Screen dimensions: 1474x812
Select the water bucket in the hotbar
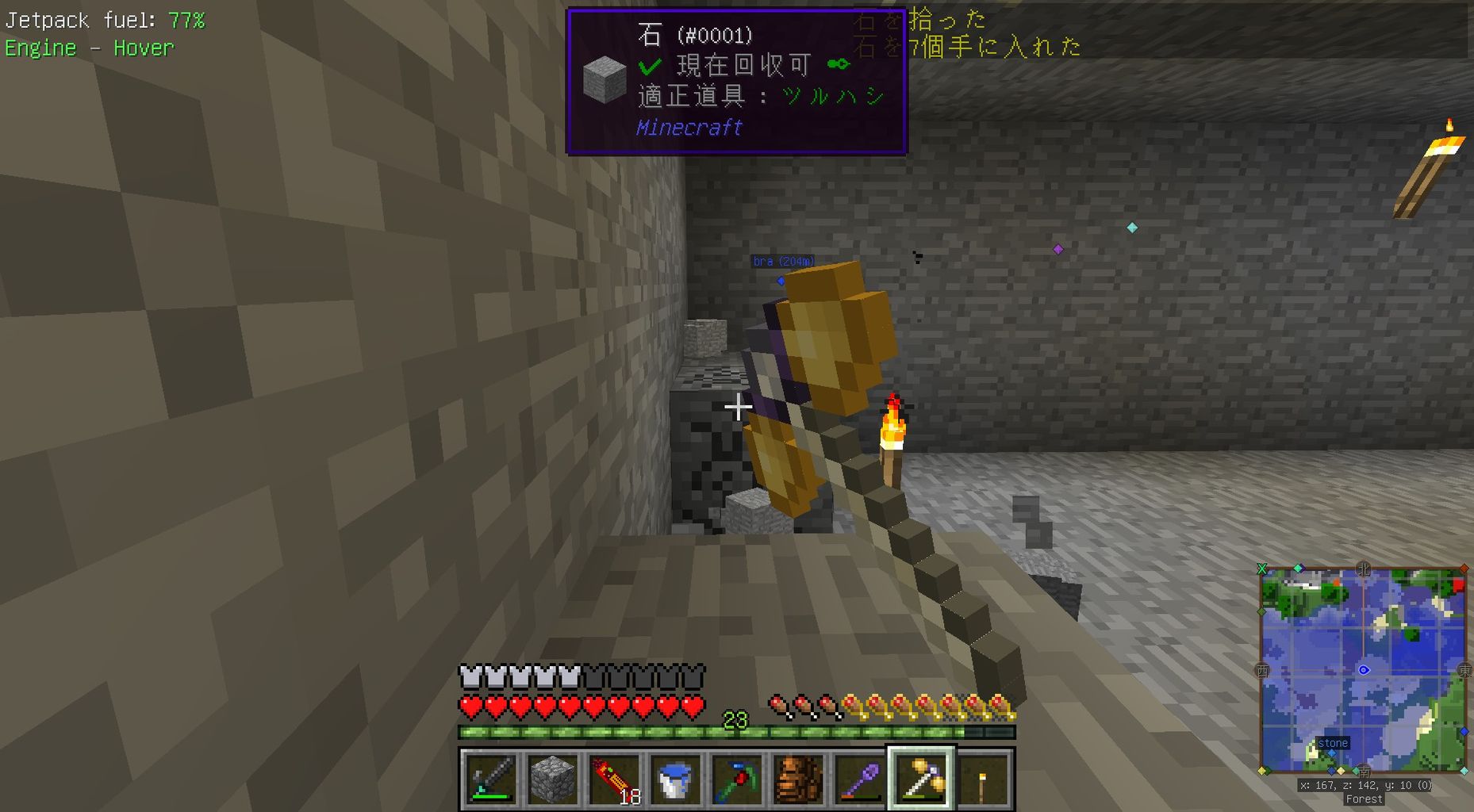pyautogui.click(x=675, y=779)
